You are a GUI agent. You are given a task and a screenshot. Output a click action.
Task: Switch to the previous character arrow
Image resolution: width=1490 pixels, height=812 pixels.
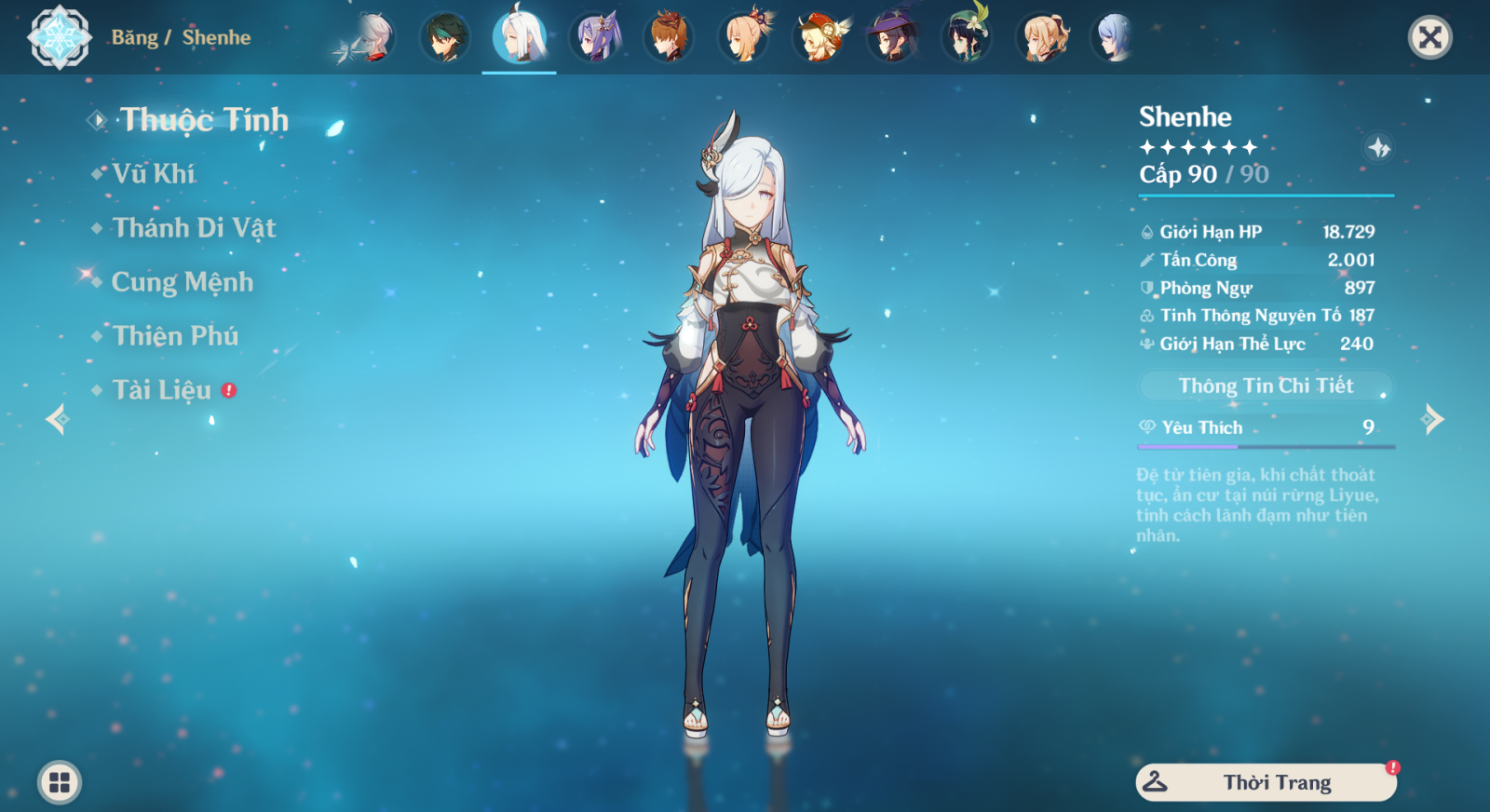pyautogui.click(x=57, y=419)
